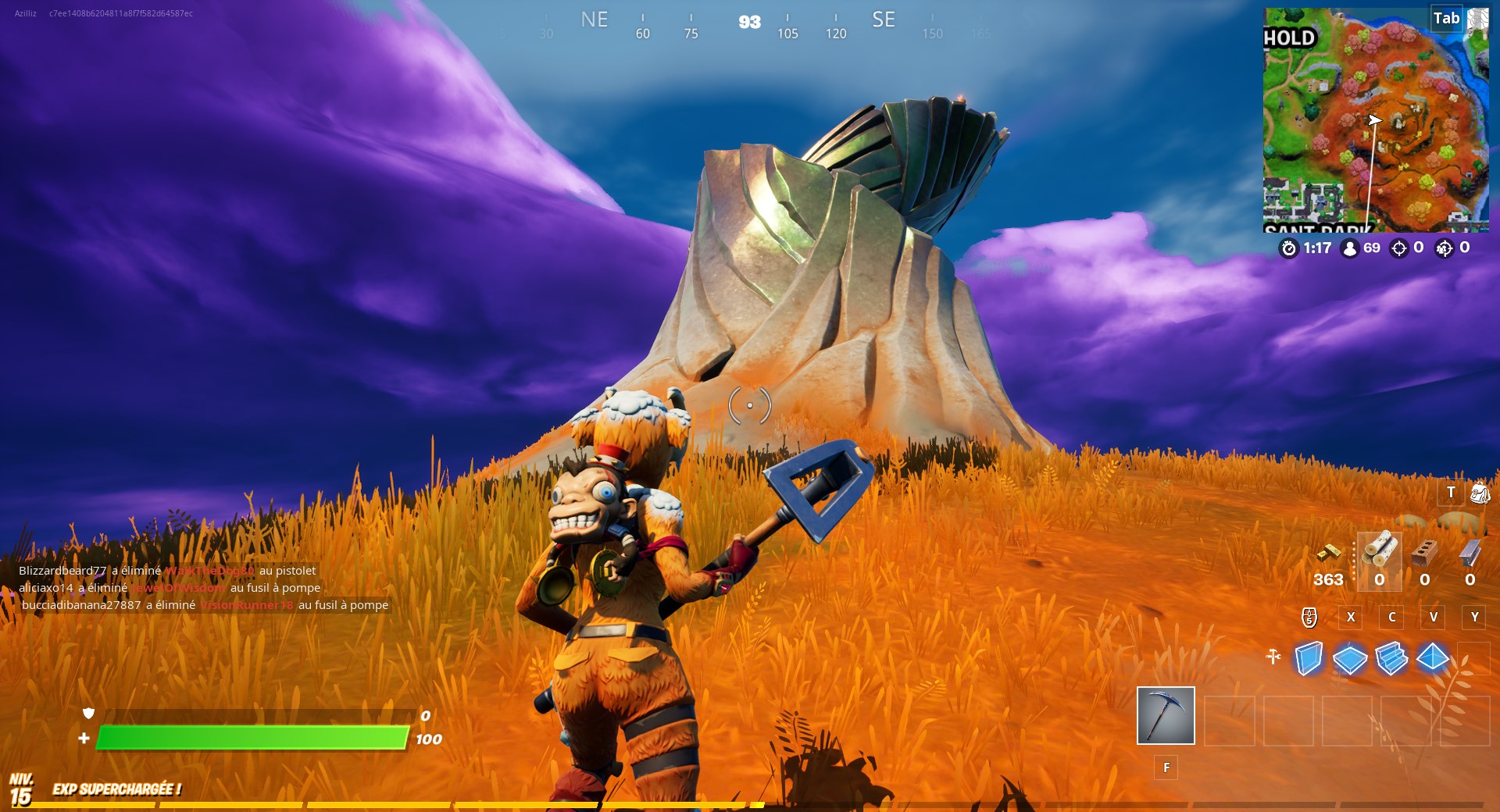Select the stairs building piece

(x=1391, y=660)
